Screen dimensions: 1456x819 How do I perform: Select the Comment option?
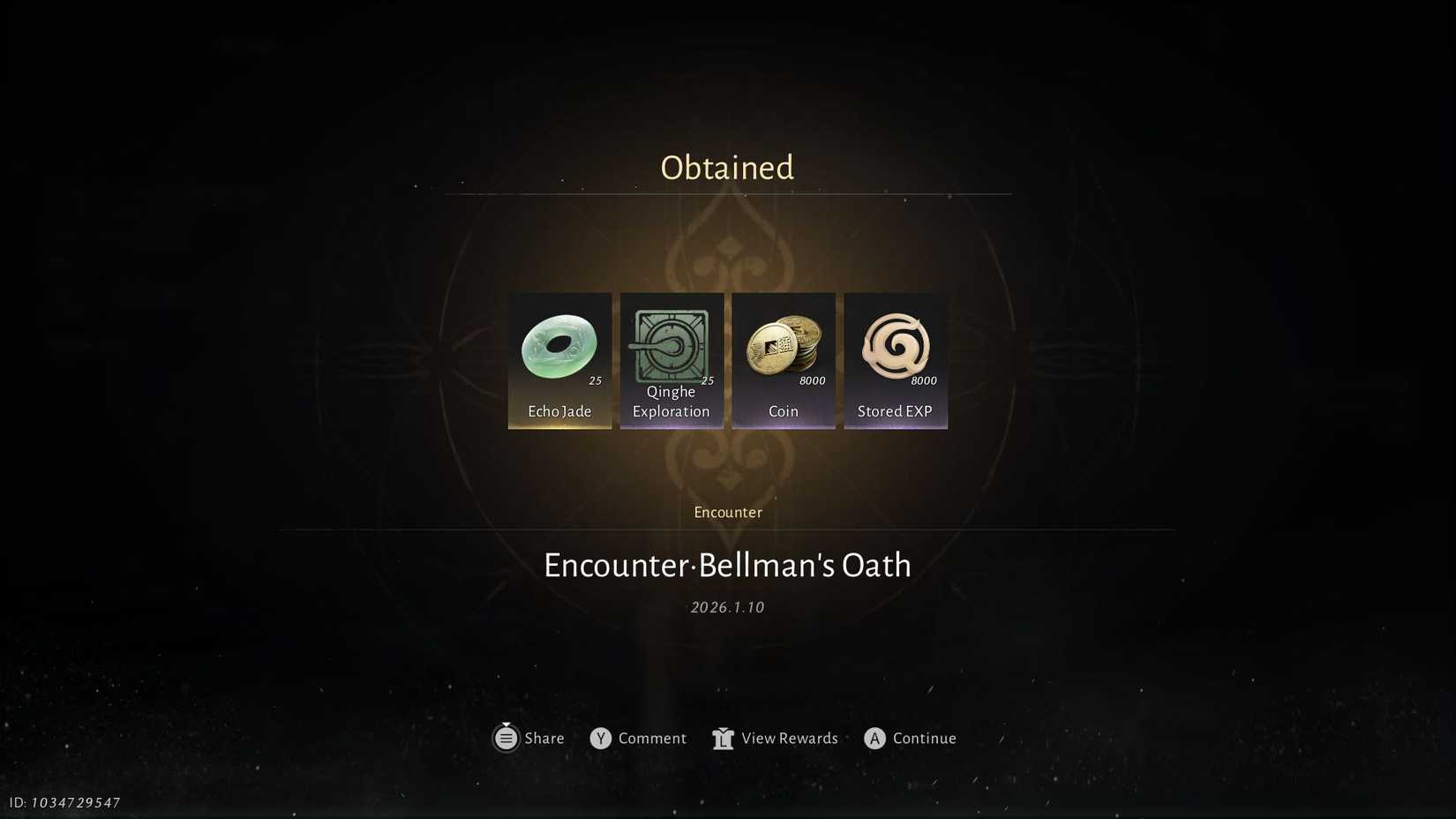click(x=653, y=738)
